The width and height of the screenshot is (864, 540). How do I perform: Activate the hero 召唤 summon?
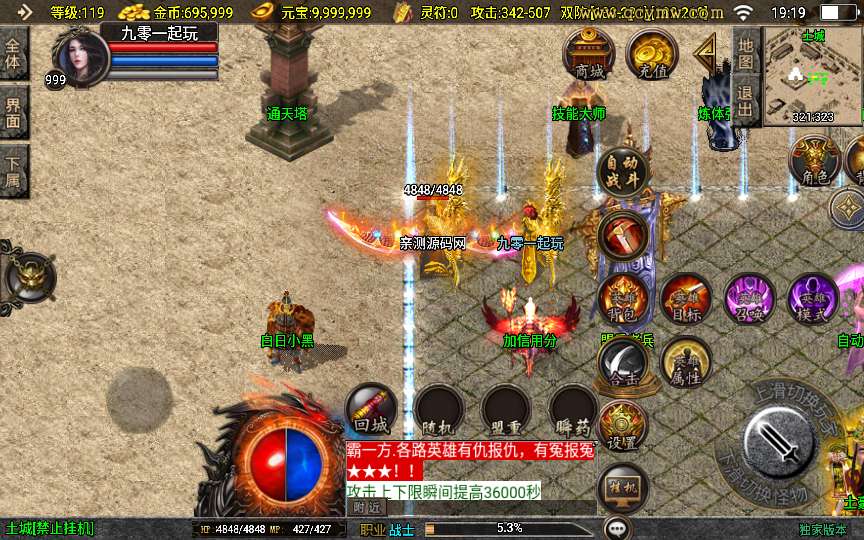coord(749,299)
